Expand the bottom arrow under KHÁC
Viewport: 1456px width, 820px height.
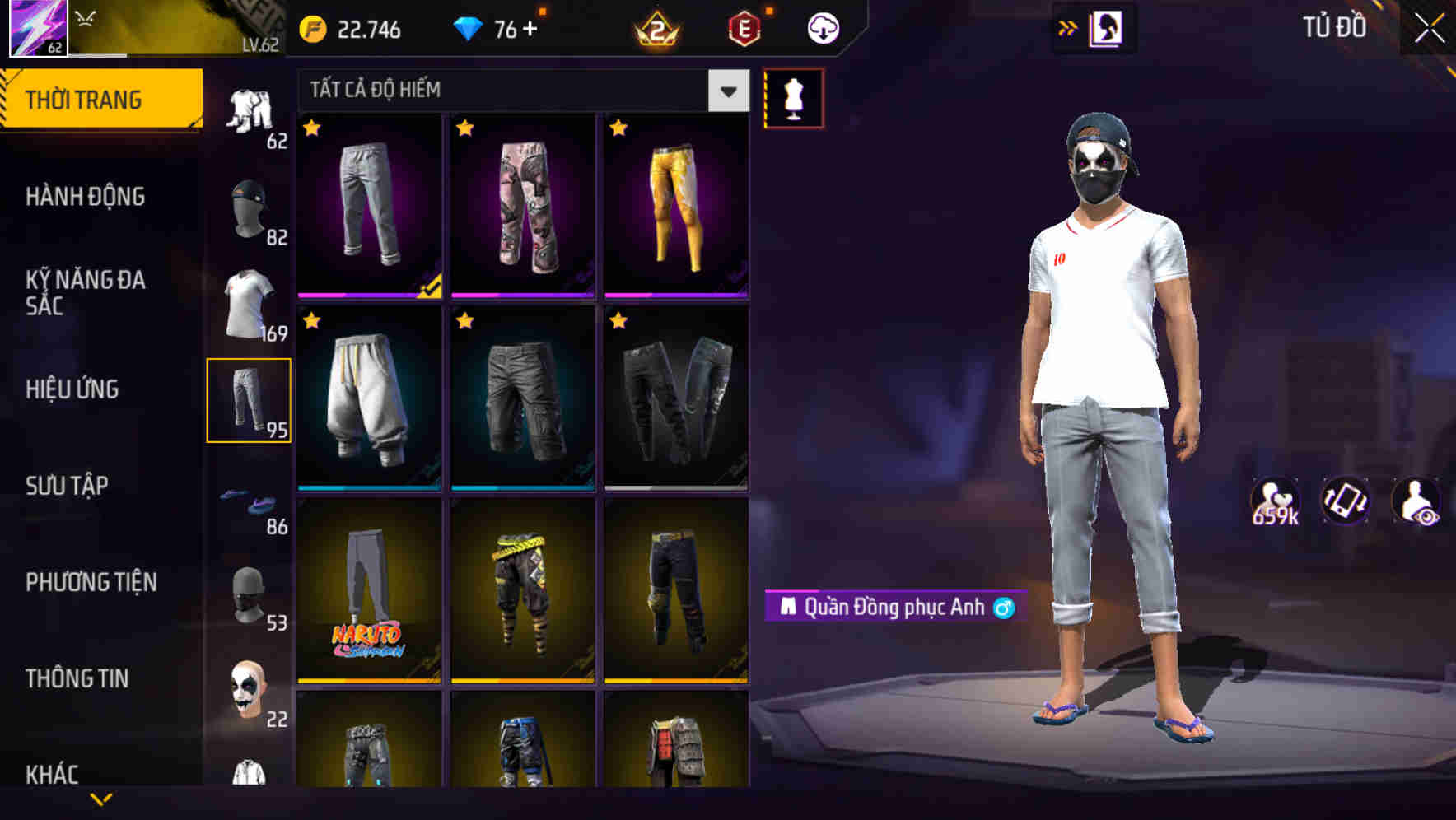click(x=103, y=799)
